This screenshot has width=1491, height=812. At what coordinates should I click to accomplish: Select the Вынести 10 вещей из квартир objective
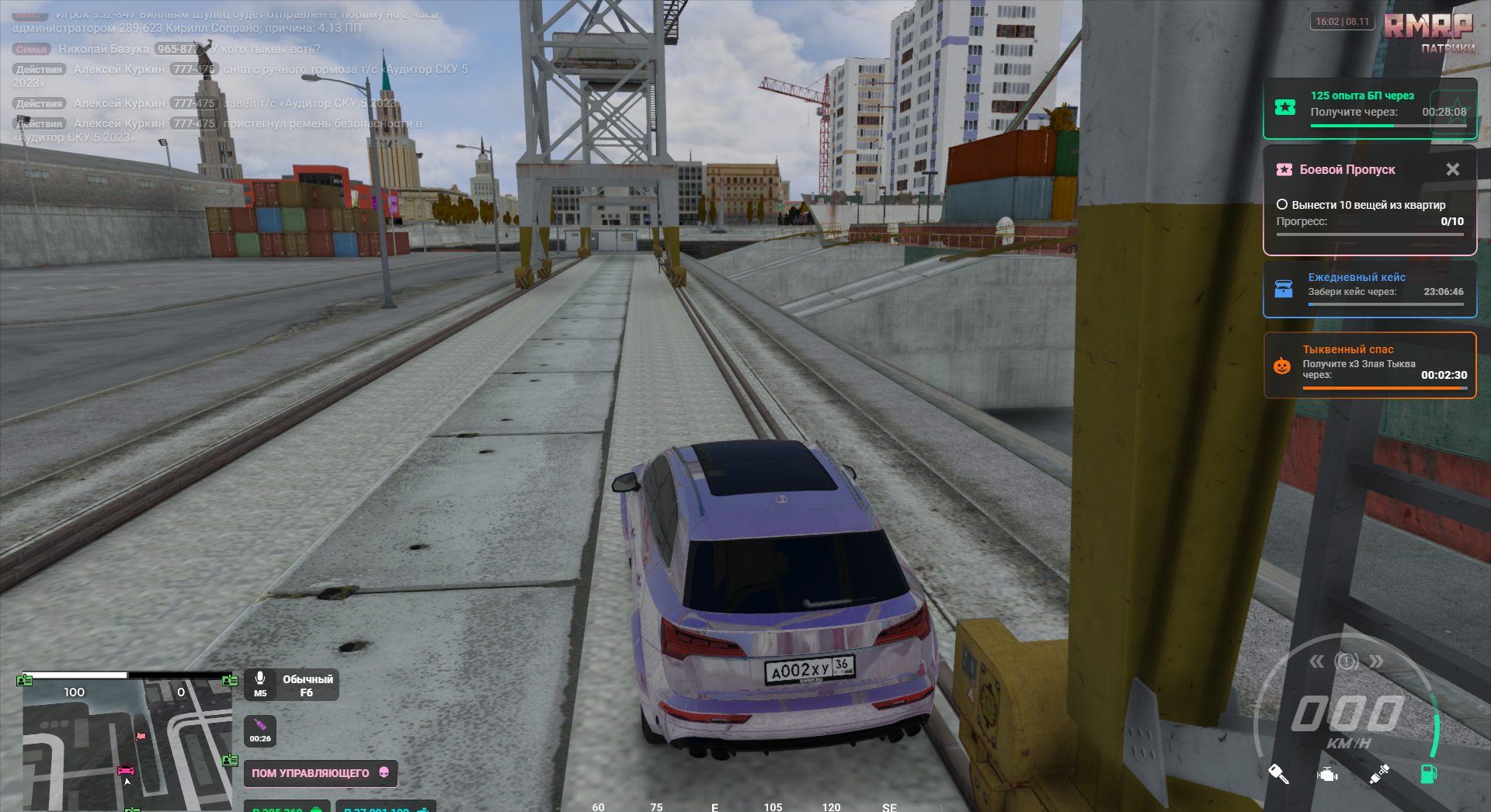pyautogui.click(x=1361, y=205)
